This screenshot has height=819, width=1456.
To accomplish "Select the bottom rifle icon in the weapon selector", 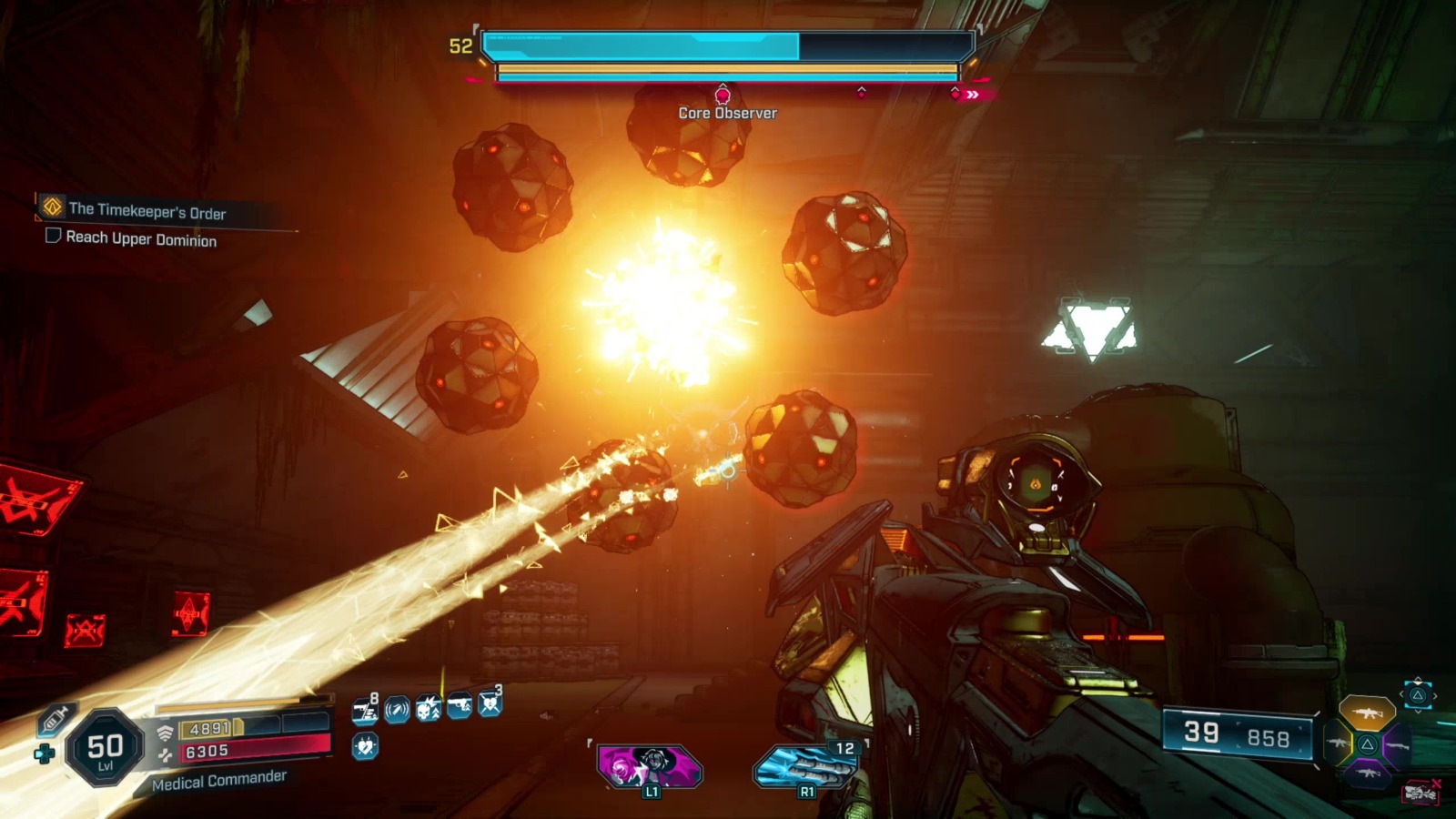I will click(1369, 773).
